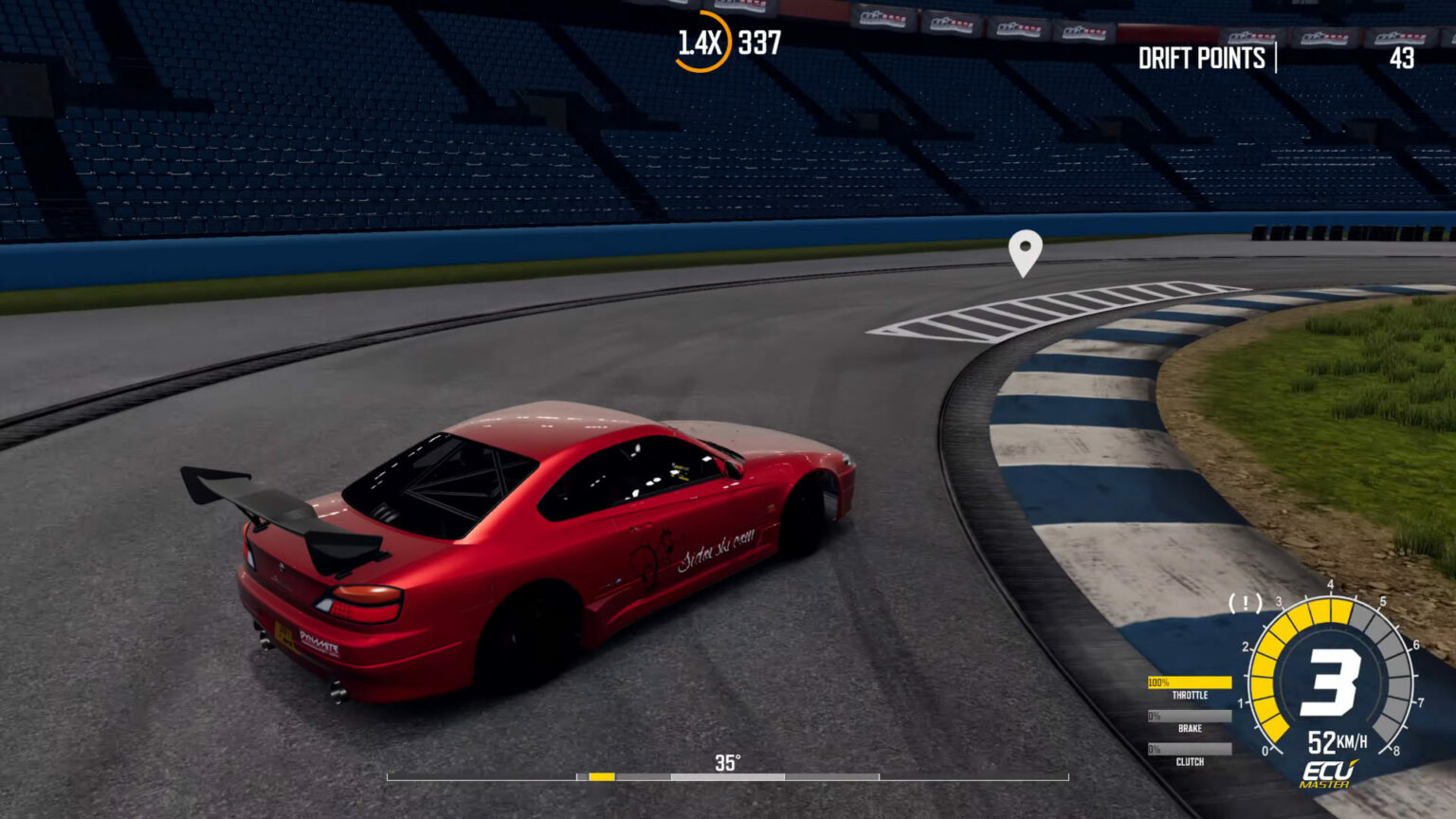1456x819 pixels.
Task: Click the 100% throttle percentage label
Action: (x=1158, y=682)
